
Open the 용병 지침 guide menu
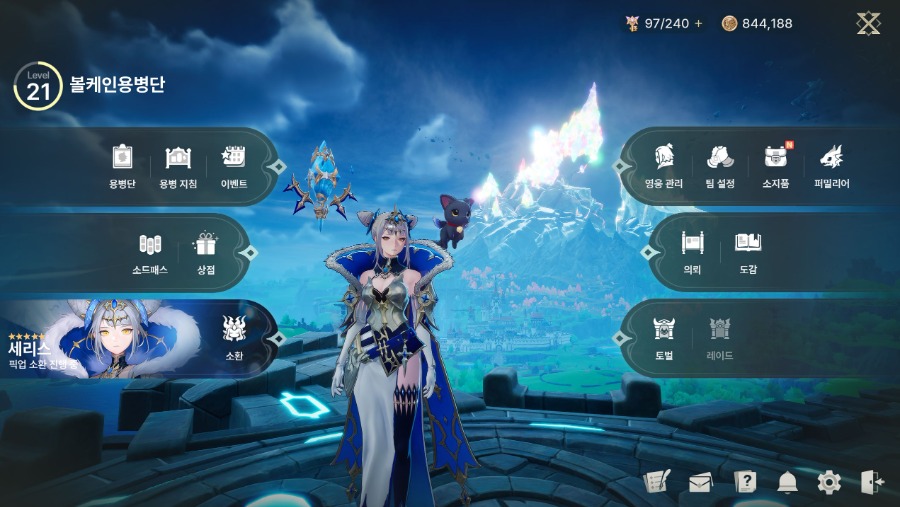(x=178, y=165)
